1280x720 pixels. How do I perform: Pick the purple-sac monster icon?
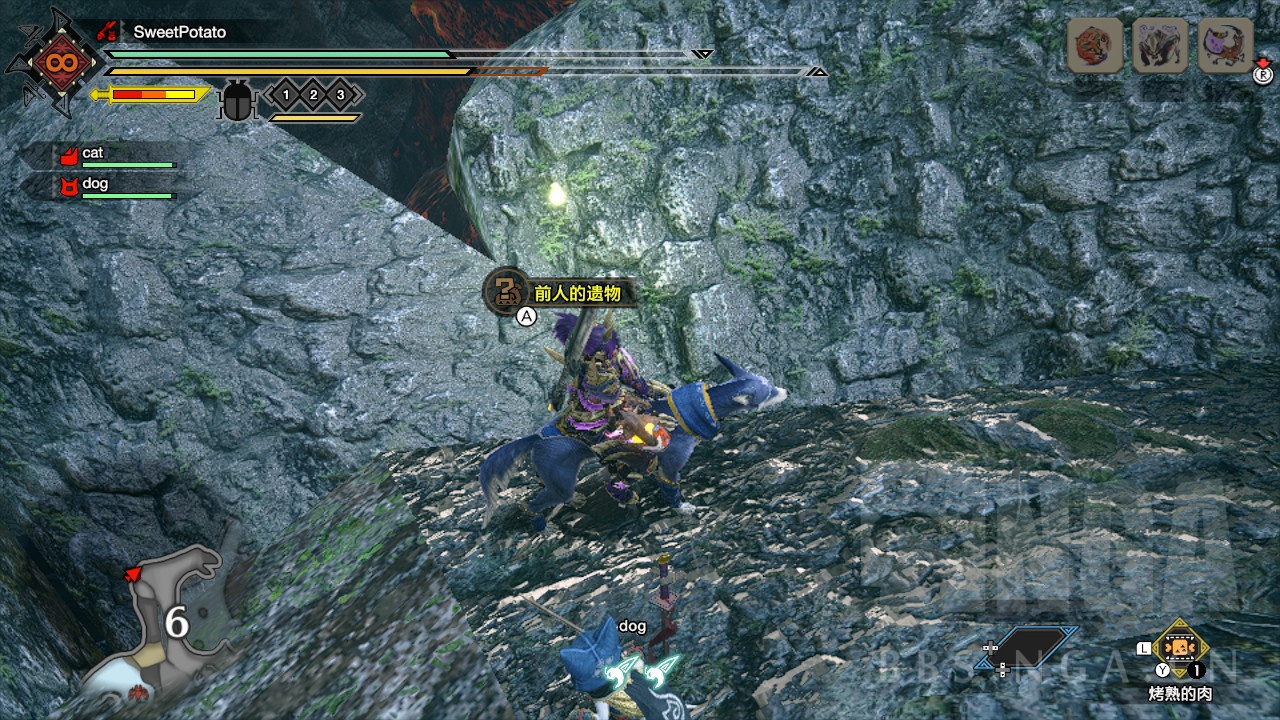[1225, 45]
